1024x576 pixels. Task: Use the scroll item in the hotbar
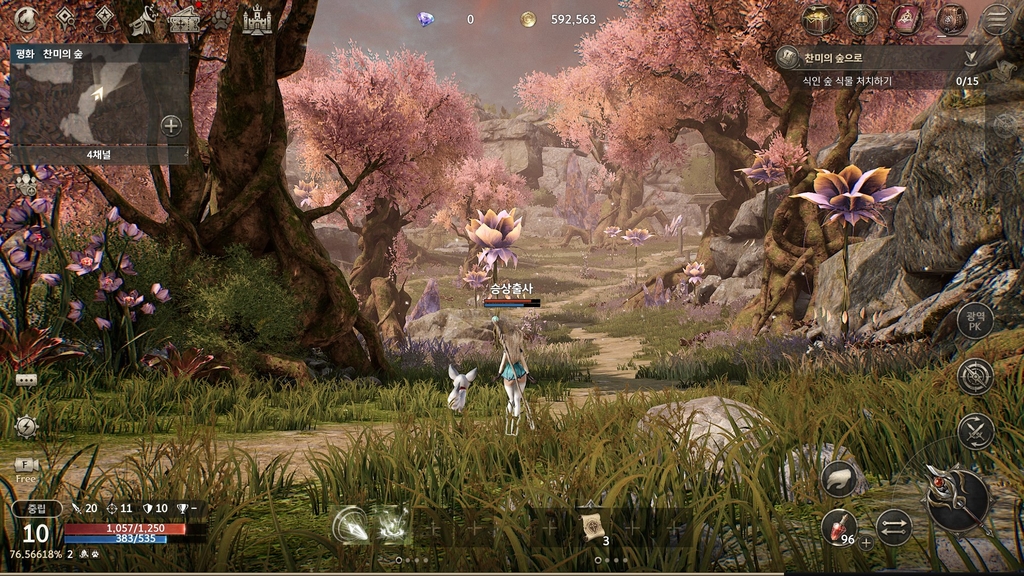pos(591,524)
